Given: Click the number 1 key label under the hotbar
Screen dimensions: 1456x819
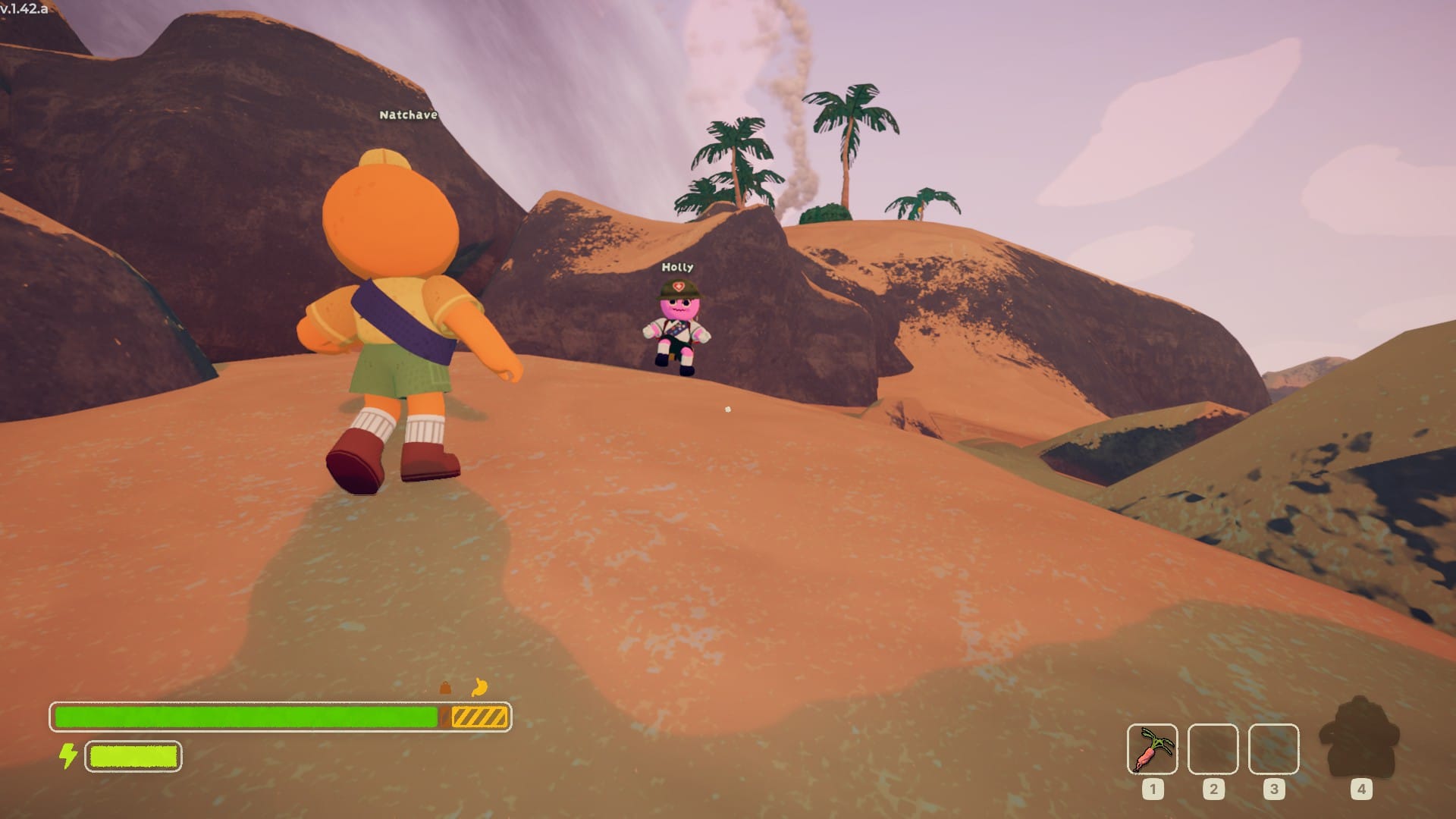Looking at the screenshot, I should (x=1153, y=790).
